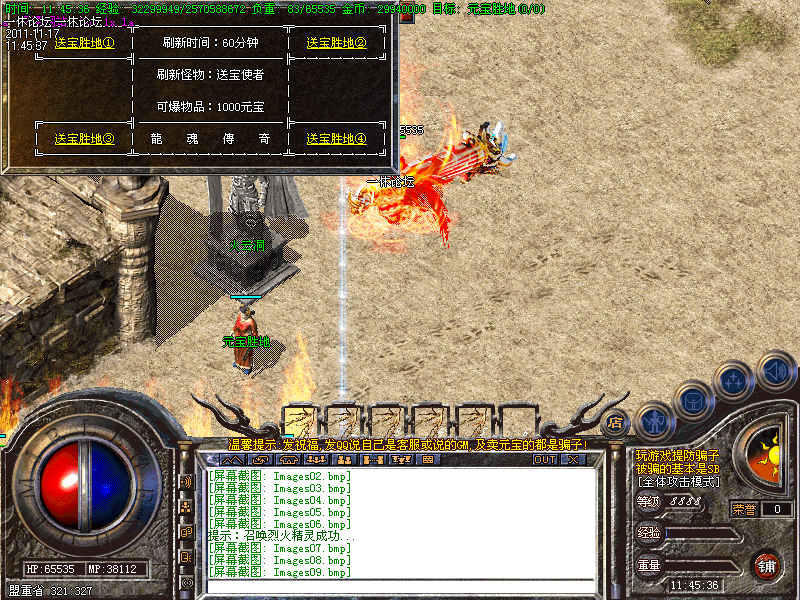Pick the 送宝胜地④ teleport link
The image size is (800, 600).
336,139
